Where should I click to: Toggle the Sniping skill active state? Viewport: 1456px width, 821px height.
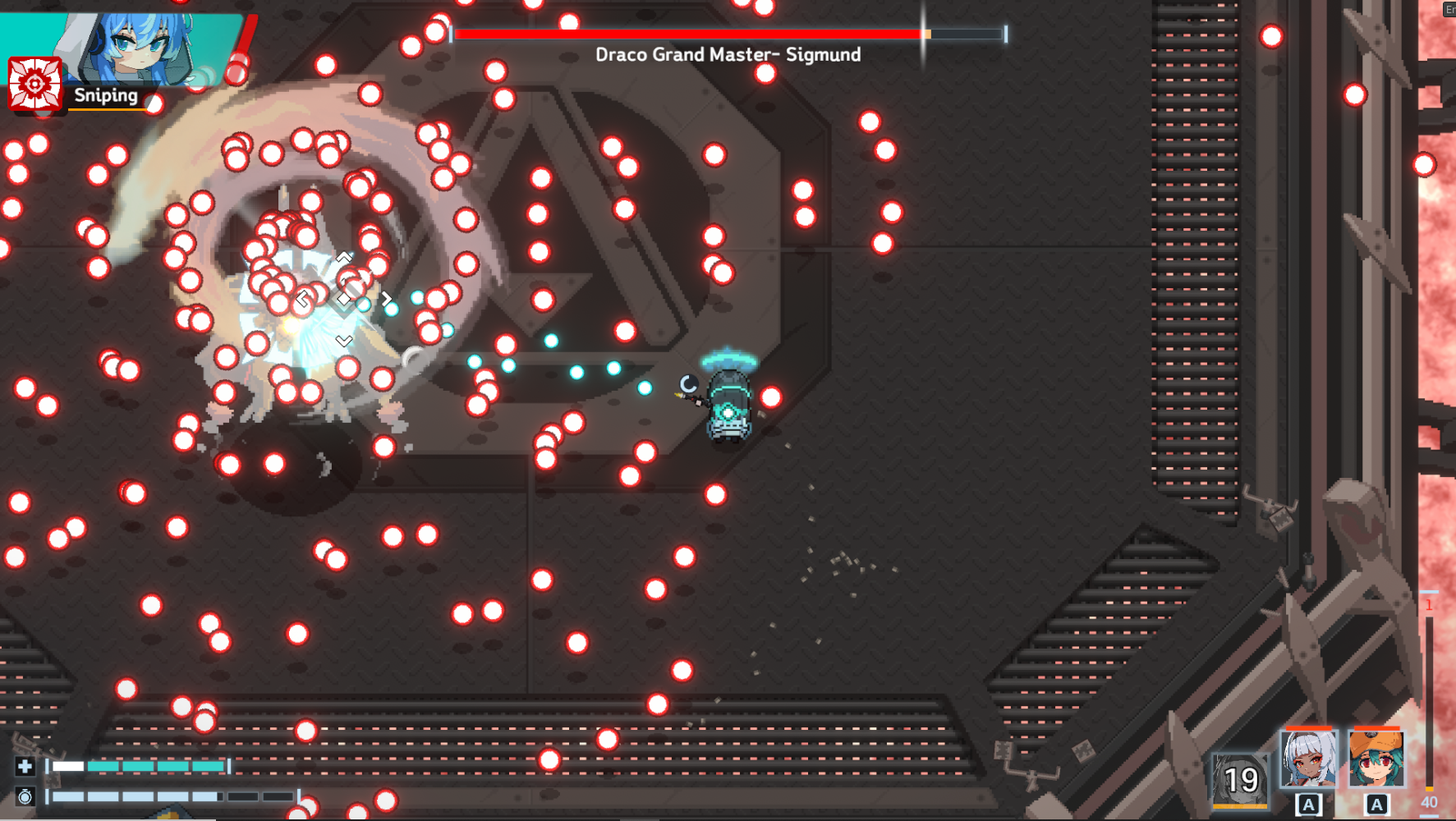34,82
